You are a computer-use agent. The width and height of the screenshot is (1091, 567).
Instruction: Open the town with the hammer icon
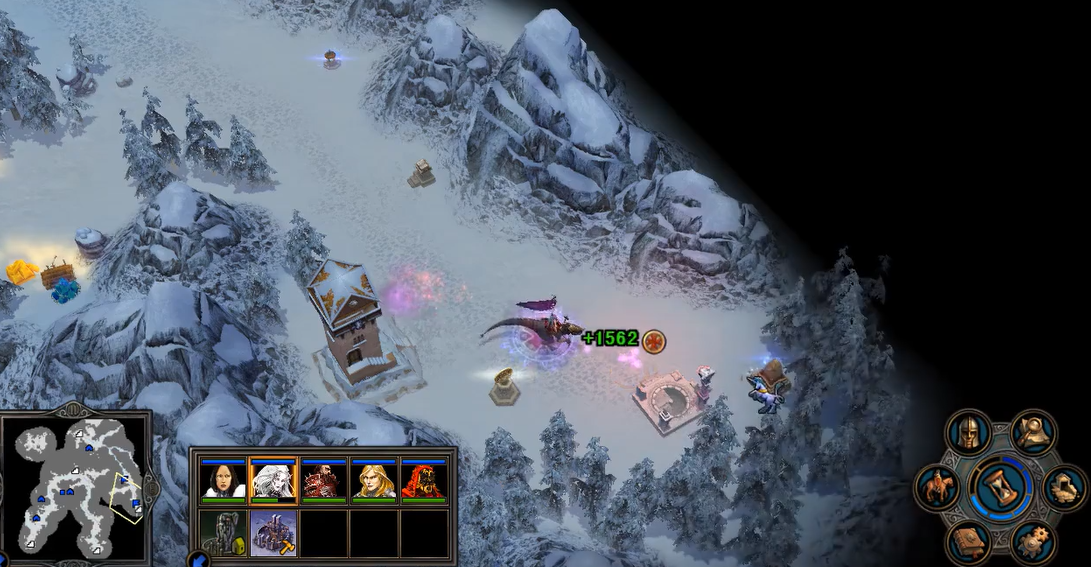point(273,532)
